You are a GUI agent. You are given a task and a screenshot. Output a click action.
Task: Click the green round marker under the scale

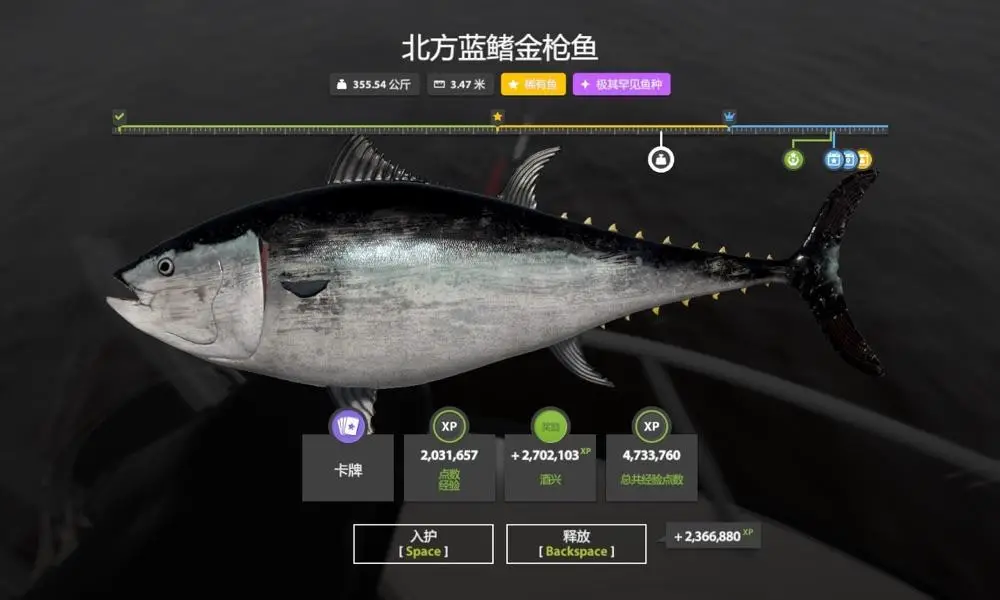(793, 159)
